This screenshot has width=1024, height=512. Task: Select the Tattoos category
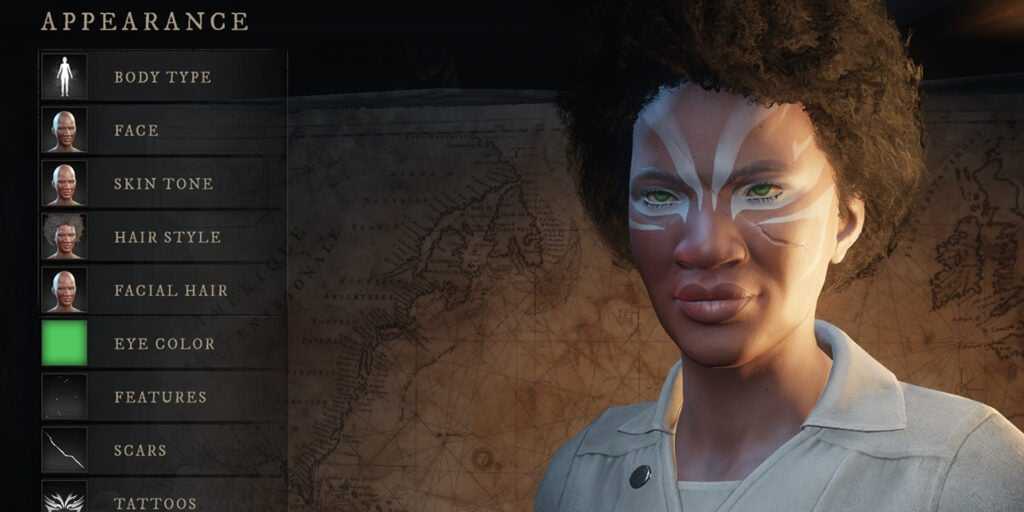pos(155,502)
